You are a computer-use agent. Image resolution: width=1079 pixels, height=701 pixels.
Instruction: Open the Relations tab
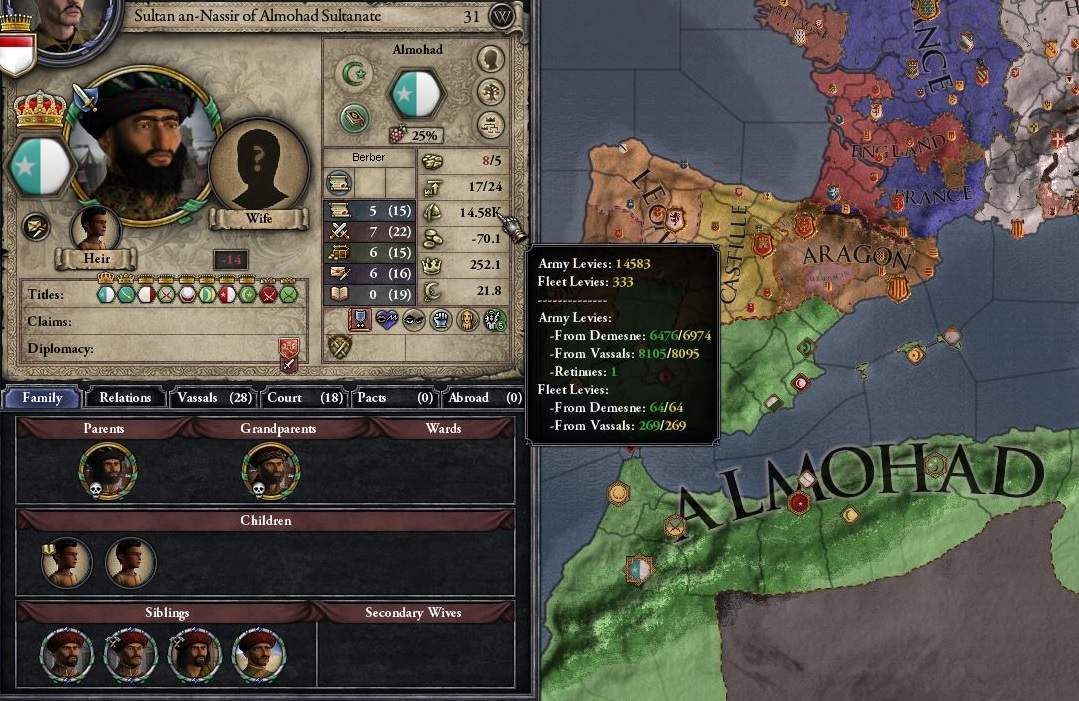point(125,397)
